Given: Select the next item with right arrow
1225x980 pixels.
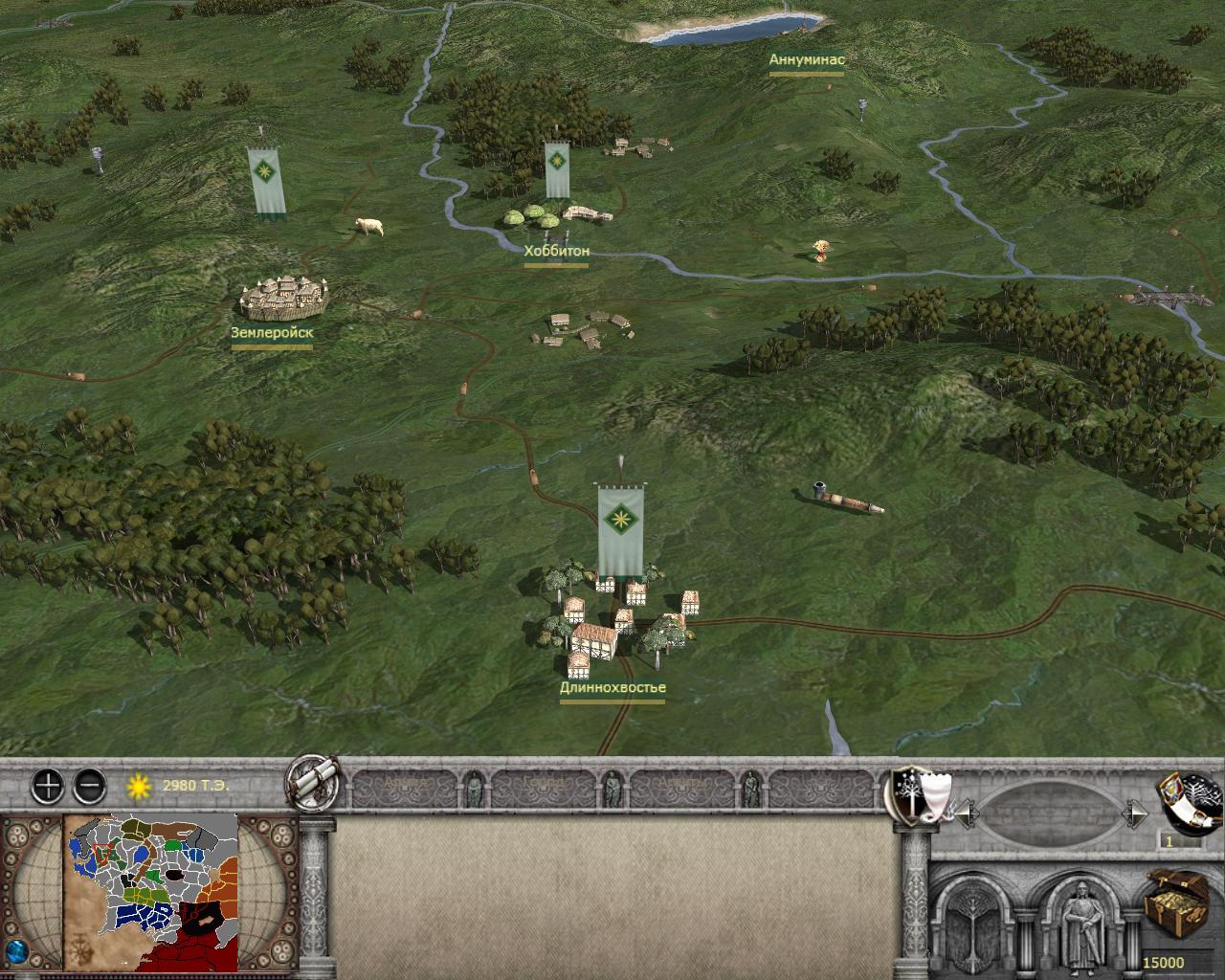Looking at the screenshot, I should [x=1136, y=814].
